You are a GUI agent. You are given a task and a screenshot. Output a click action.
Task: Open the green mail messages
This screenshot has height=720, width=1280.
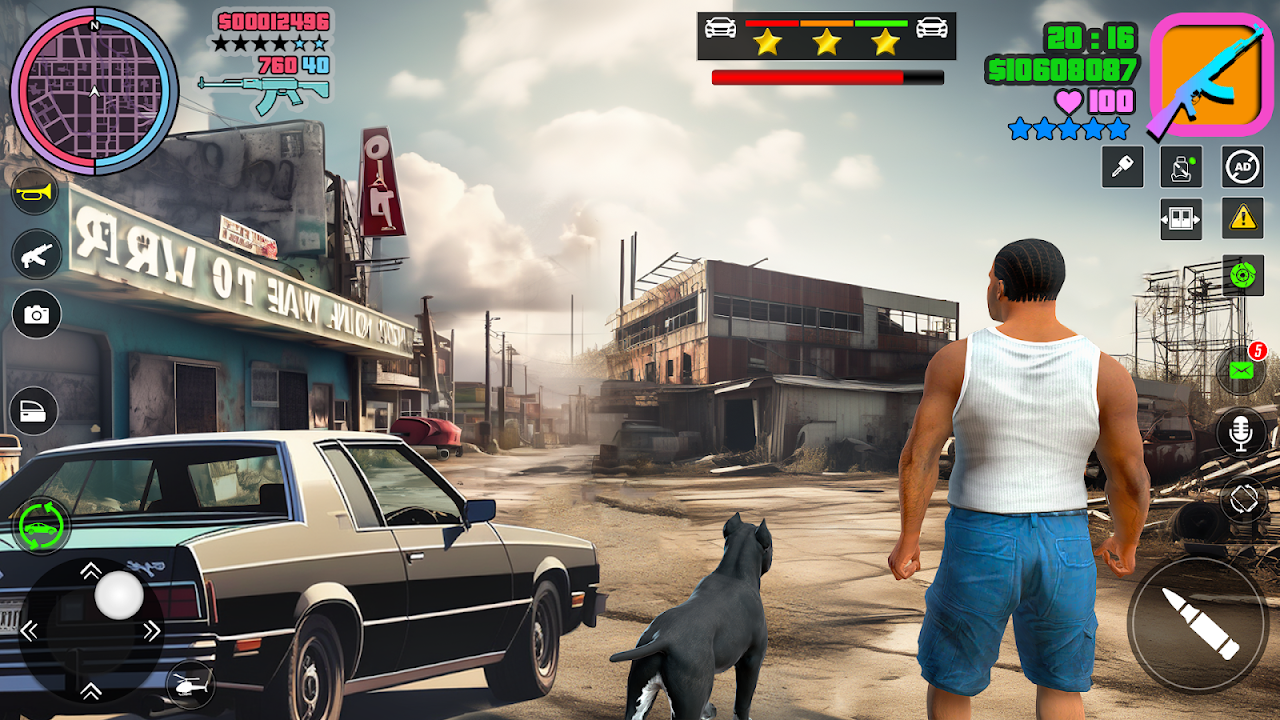point(1241,371)
